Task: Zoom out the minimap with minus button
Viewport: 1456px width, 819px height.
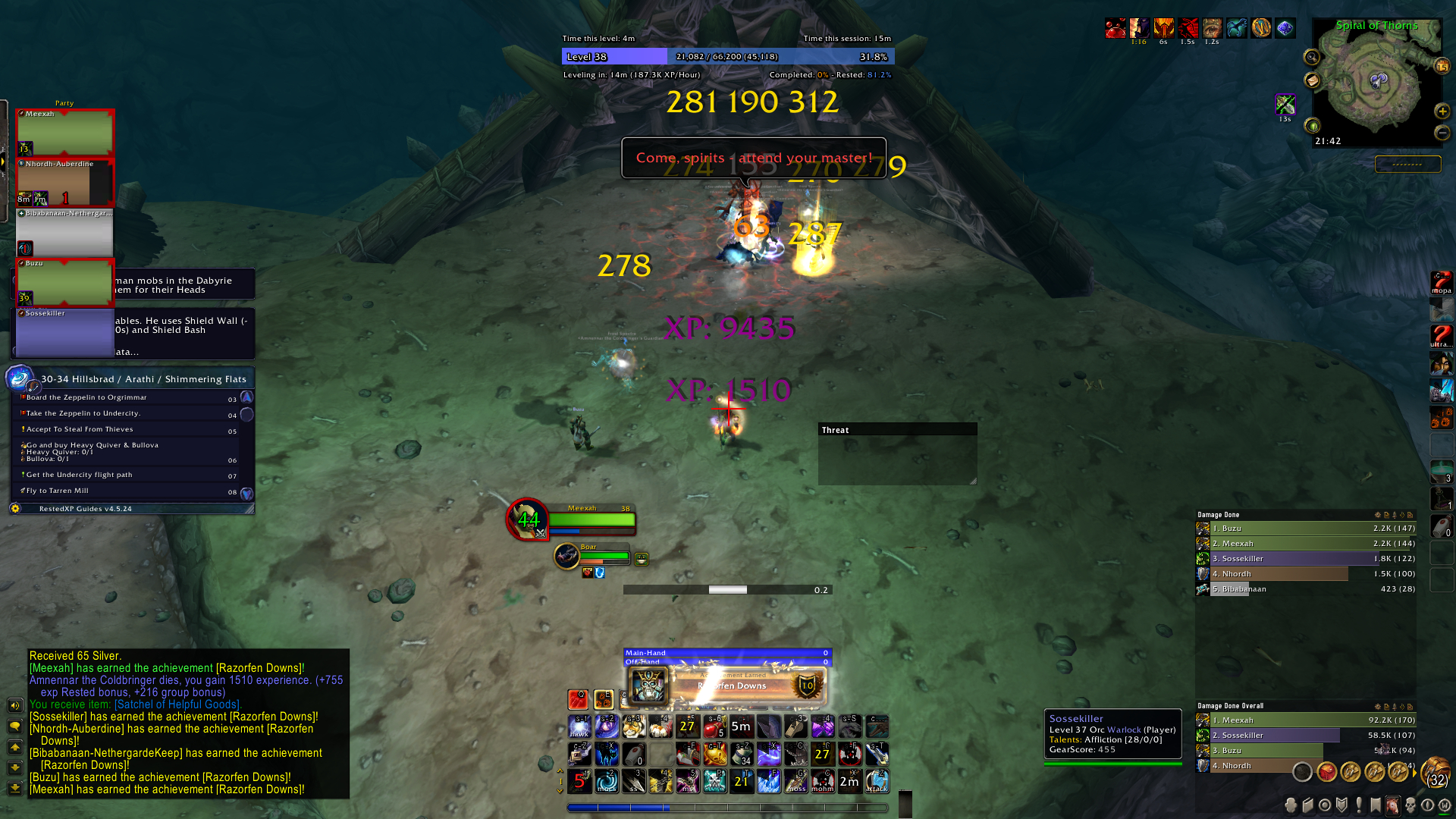Action: click(1442, 133)
